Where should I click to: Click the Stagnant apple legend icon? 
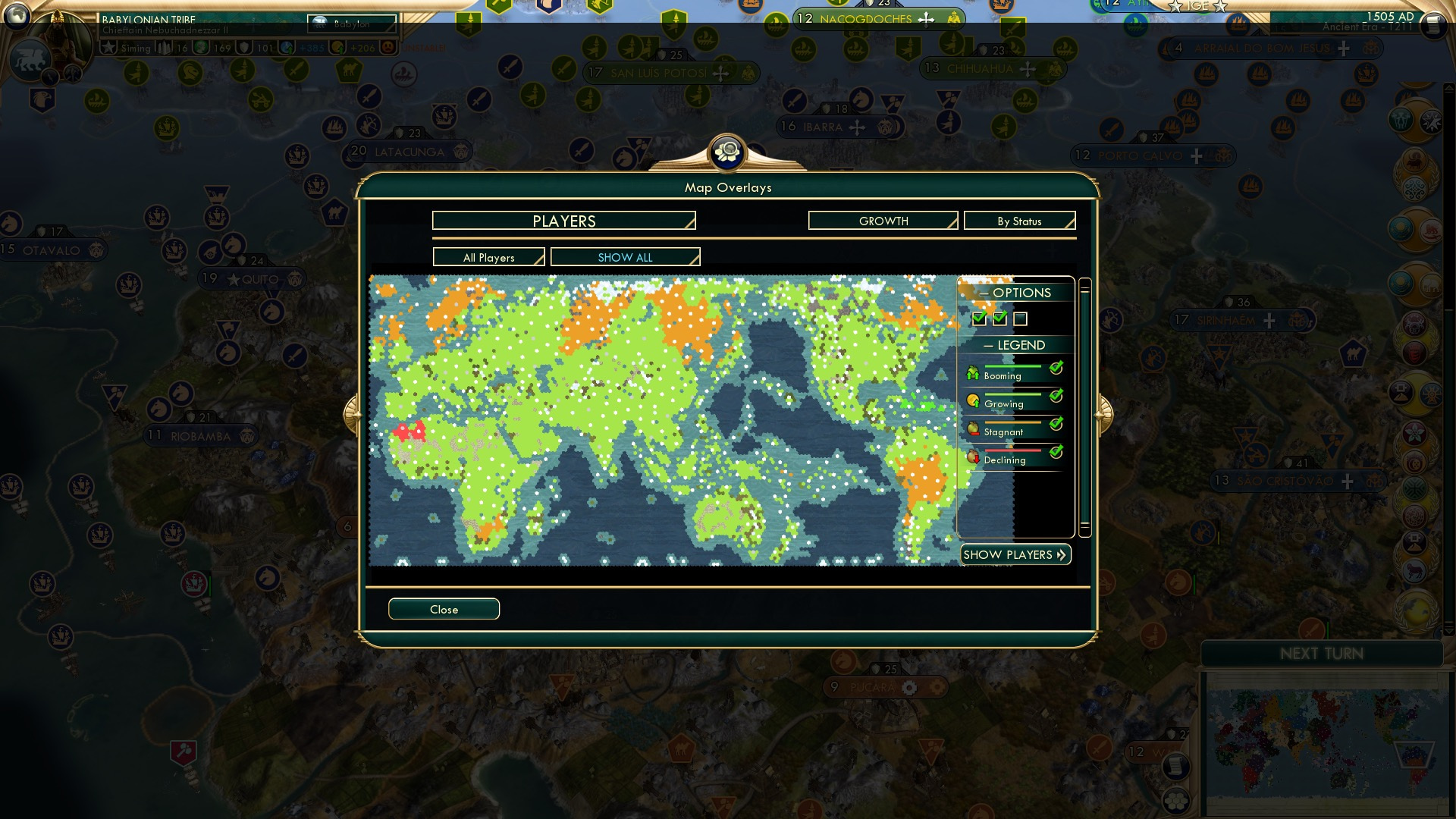pyautogui.click(x=973, y=428)
